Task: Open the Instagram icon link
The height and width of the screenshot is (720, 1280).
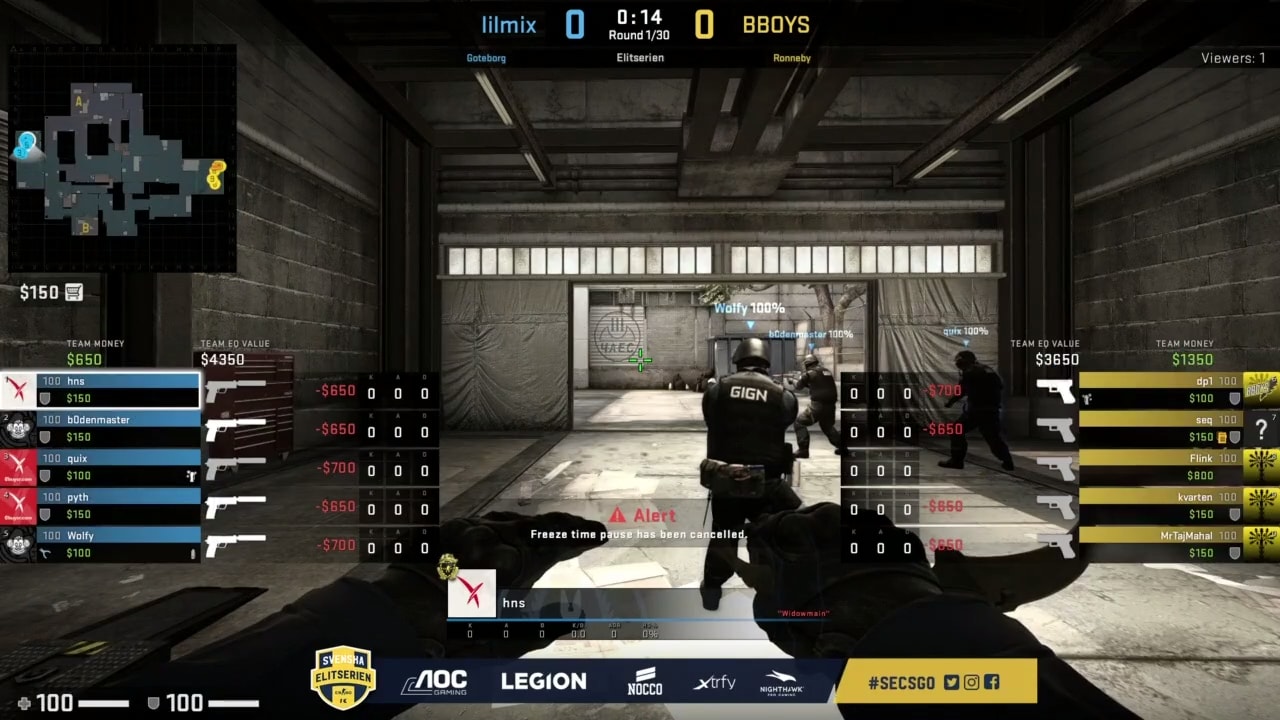Action: coord(971,683)
